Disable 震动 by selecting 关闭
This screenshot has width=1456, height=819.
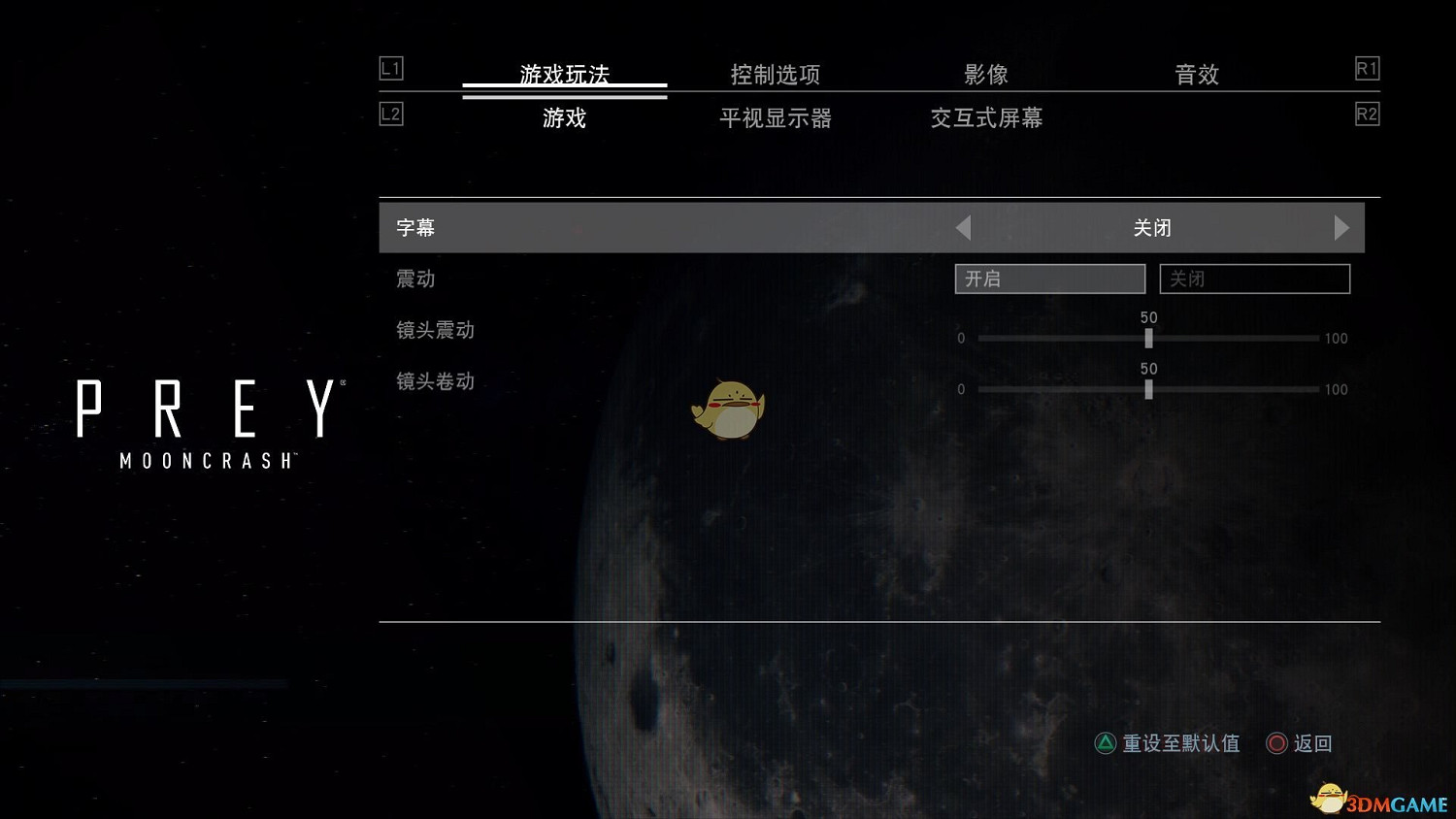(x=1254, y=278)
